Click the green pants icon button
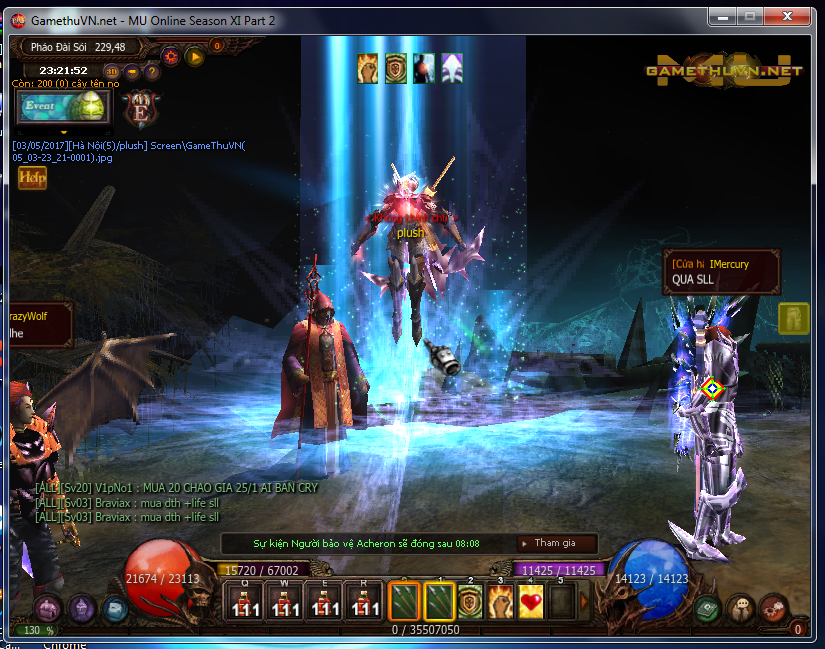 tap(793, 317)
